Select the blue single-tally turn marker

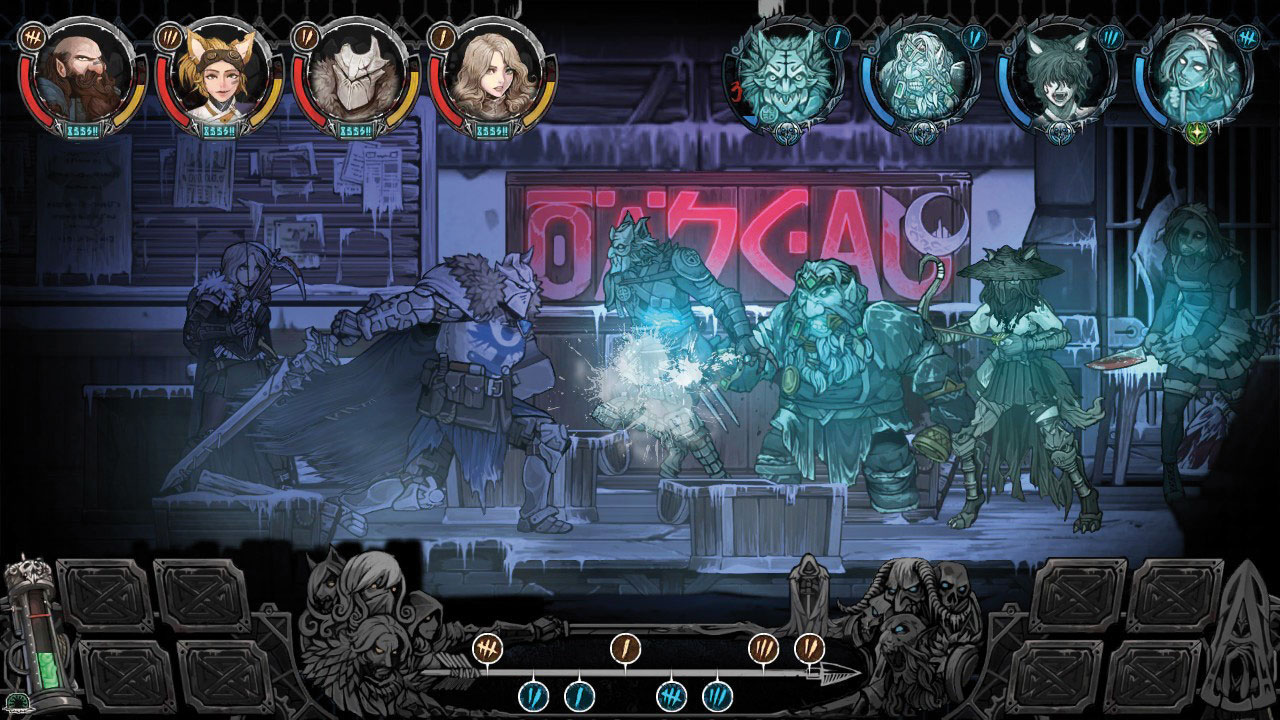[579, 694]
